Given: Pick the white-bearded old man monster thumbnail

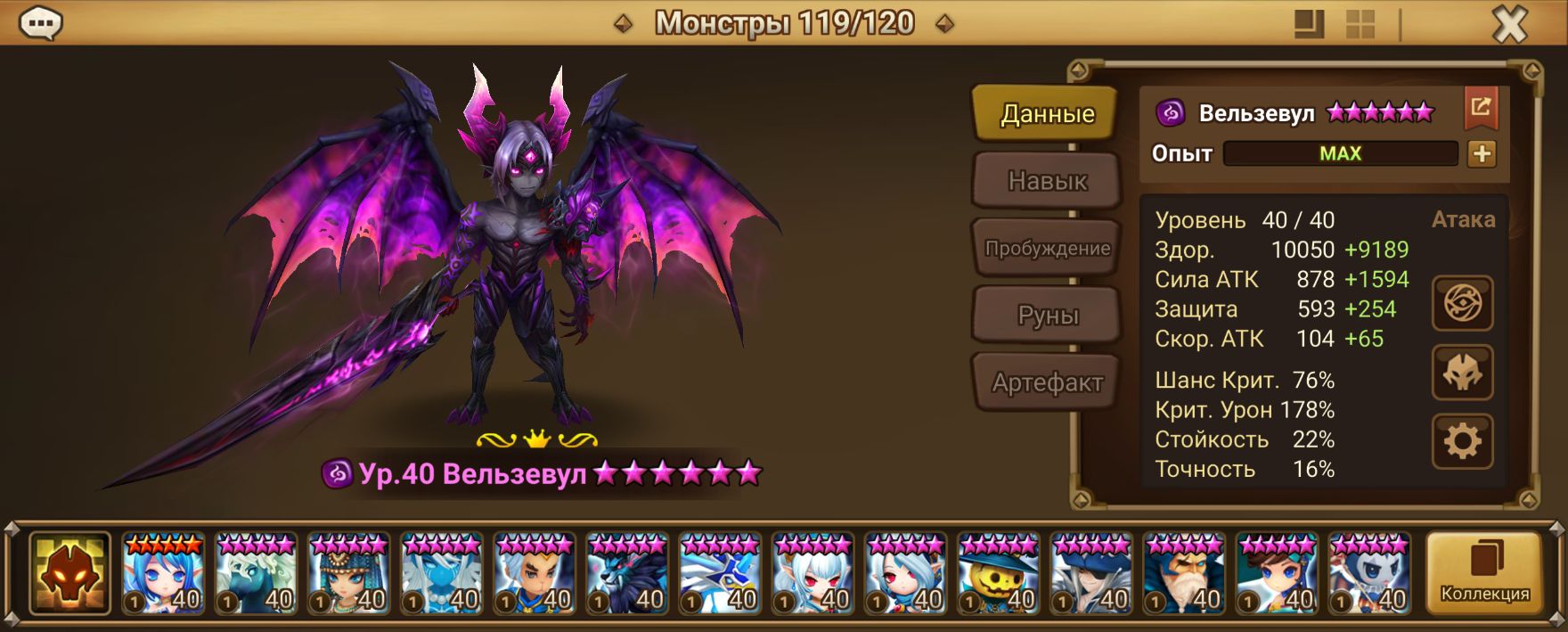Looking at the screenshot, I should 1183,574.
